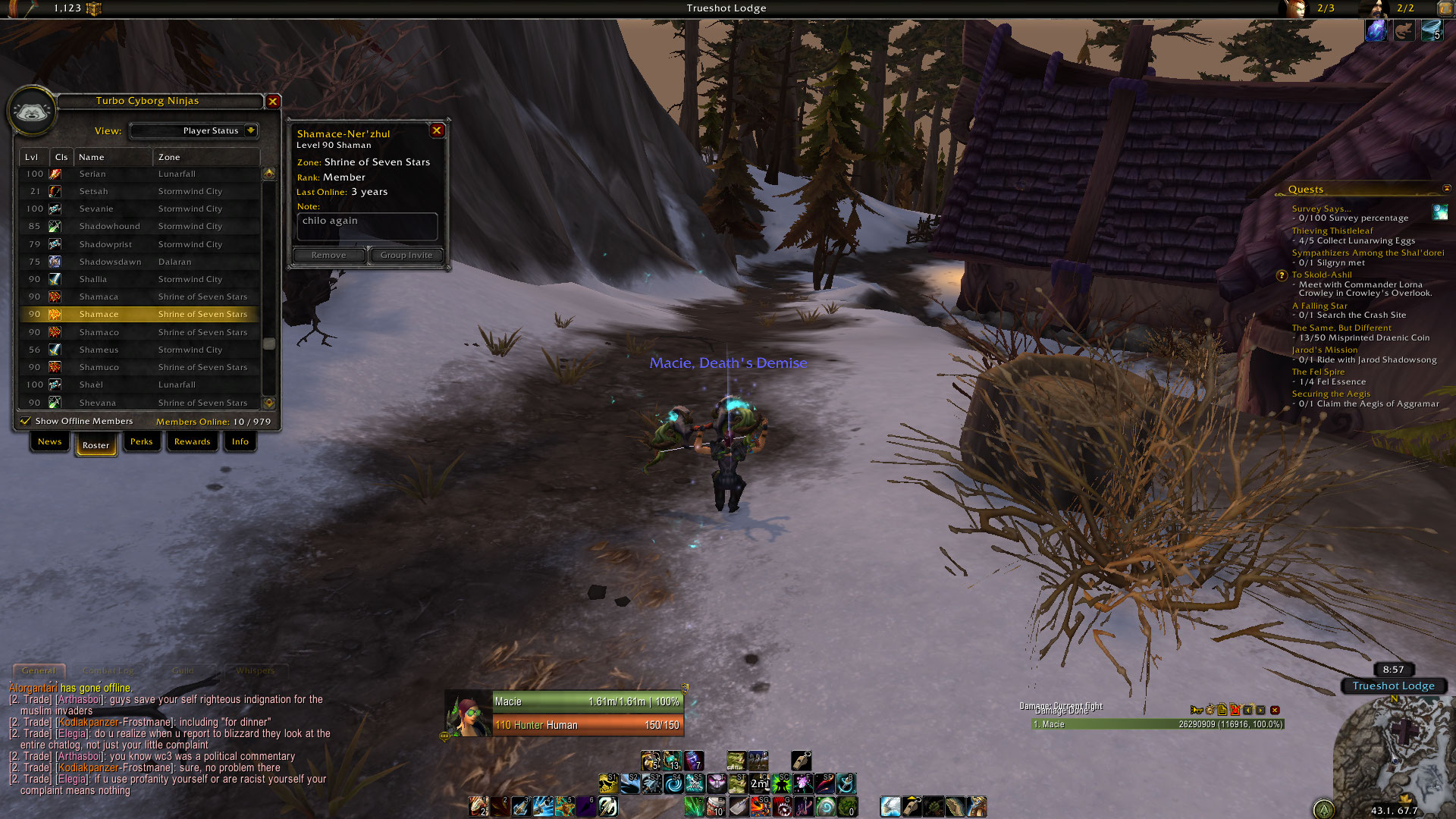Open the guild Perks tab
This screenshot has height=819, width=1456.
click(141, 441)
